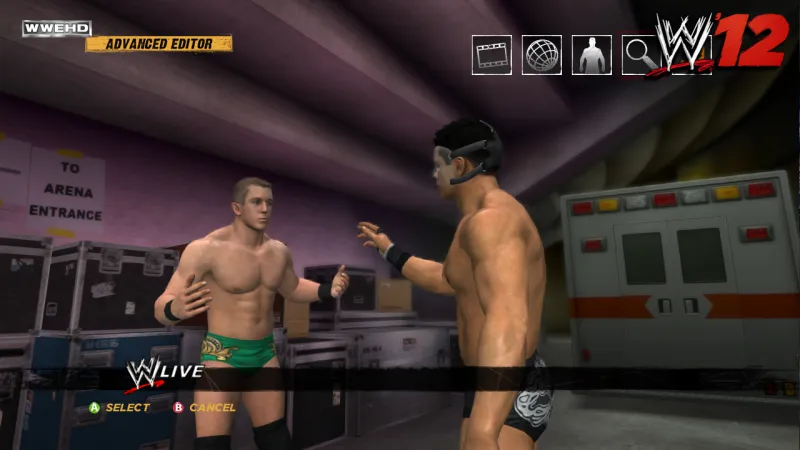800x450 pixels.
Task: Open the film strip scene icon
Action: tap(492, 55)
